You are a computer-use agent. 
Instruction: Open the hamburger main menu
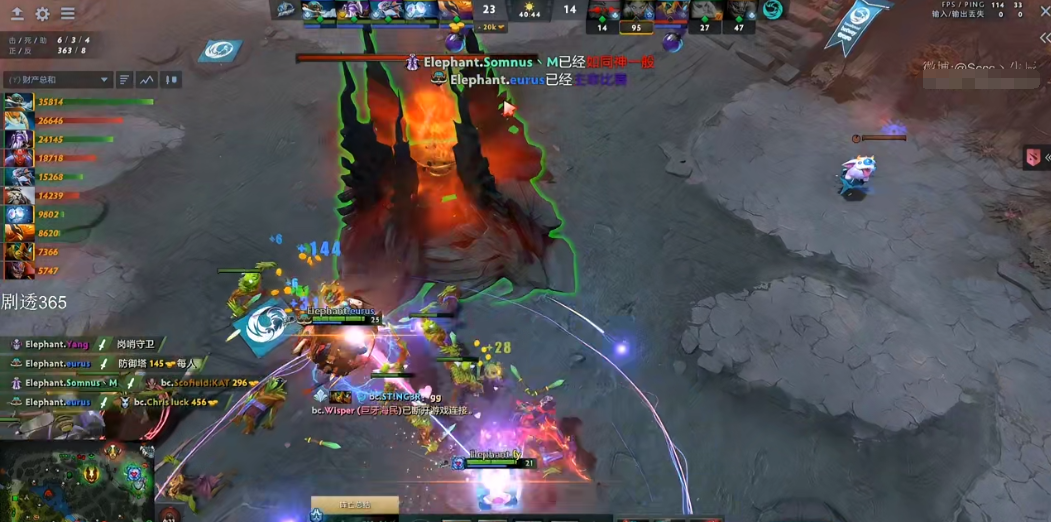click(x=68, y=14)
